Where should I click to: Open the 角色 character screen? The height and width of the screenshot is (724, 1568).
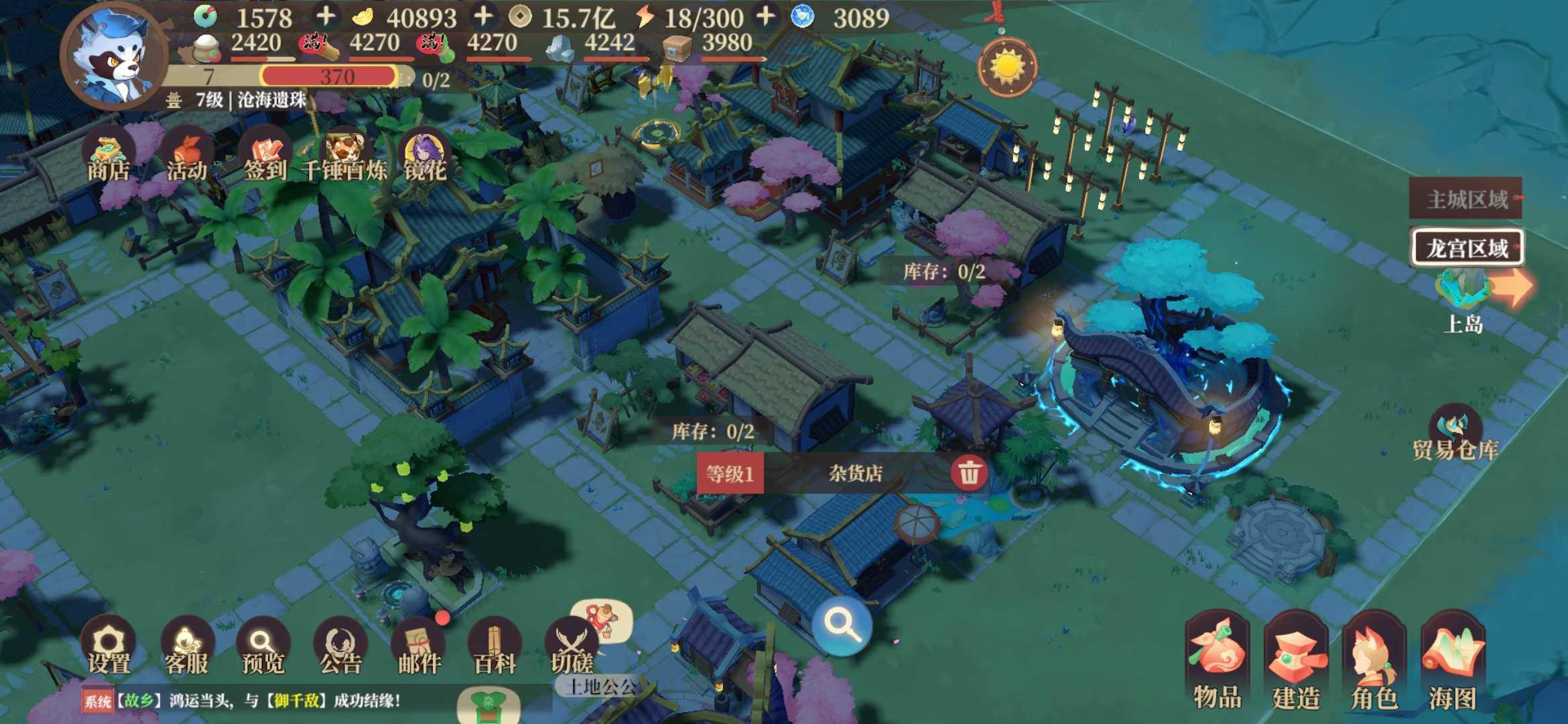pos(1374,660)
